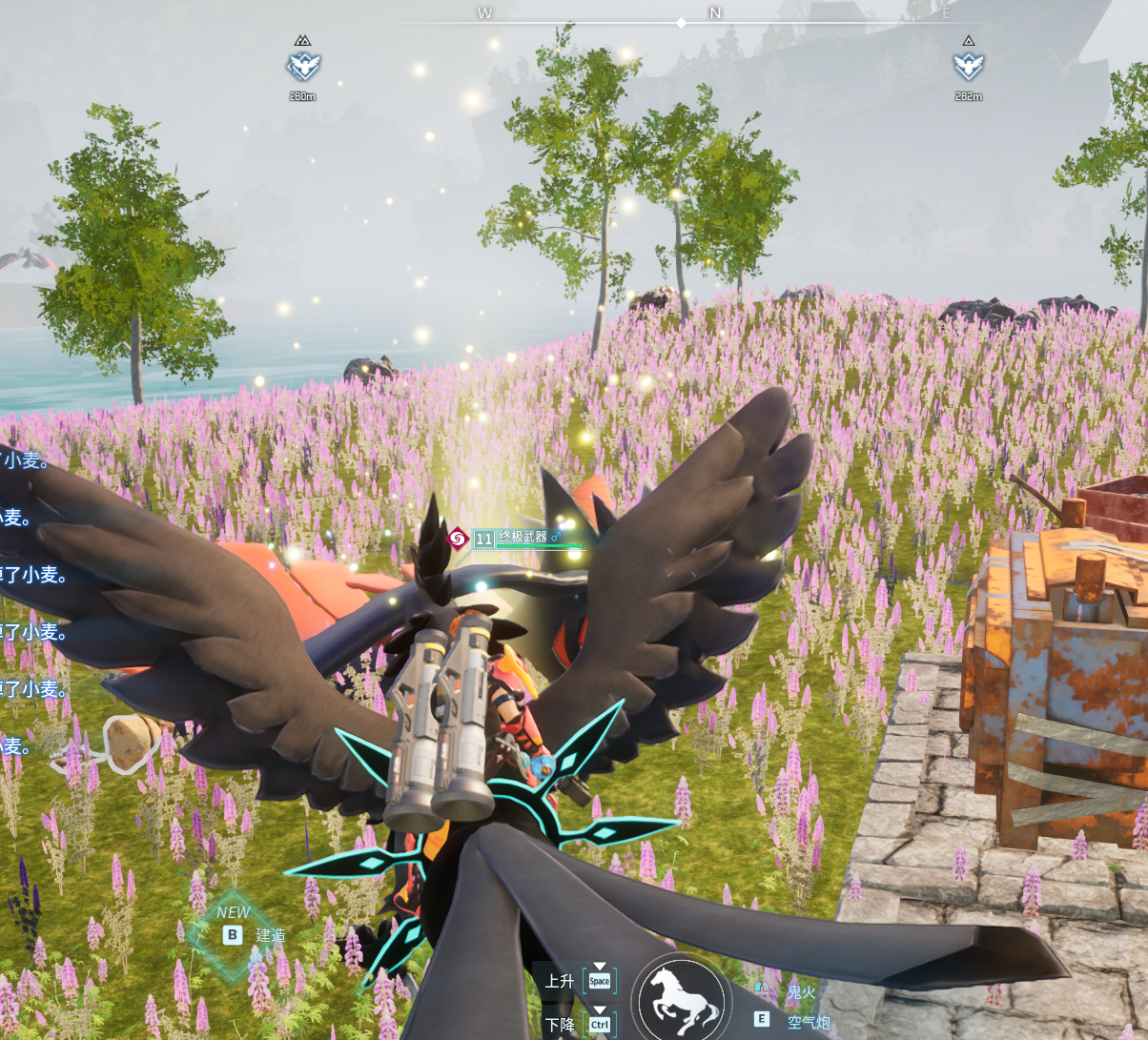Open the 建造 build menu label
Viewport: 1148px width, 1040px height.
(x=270, y=935)
